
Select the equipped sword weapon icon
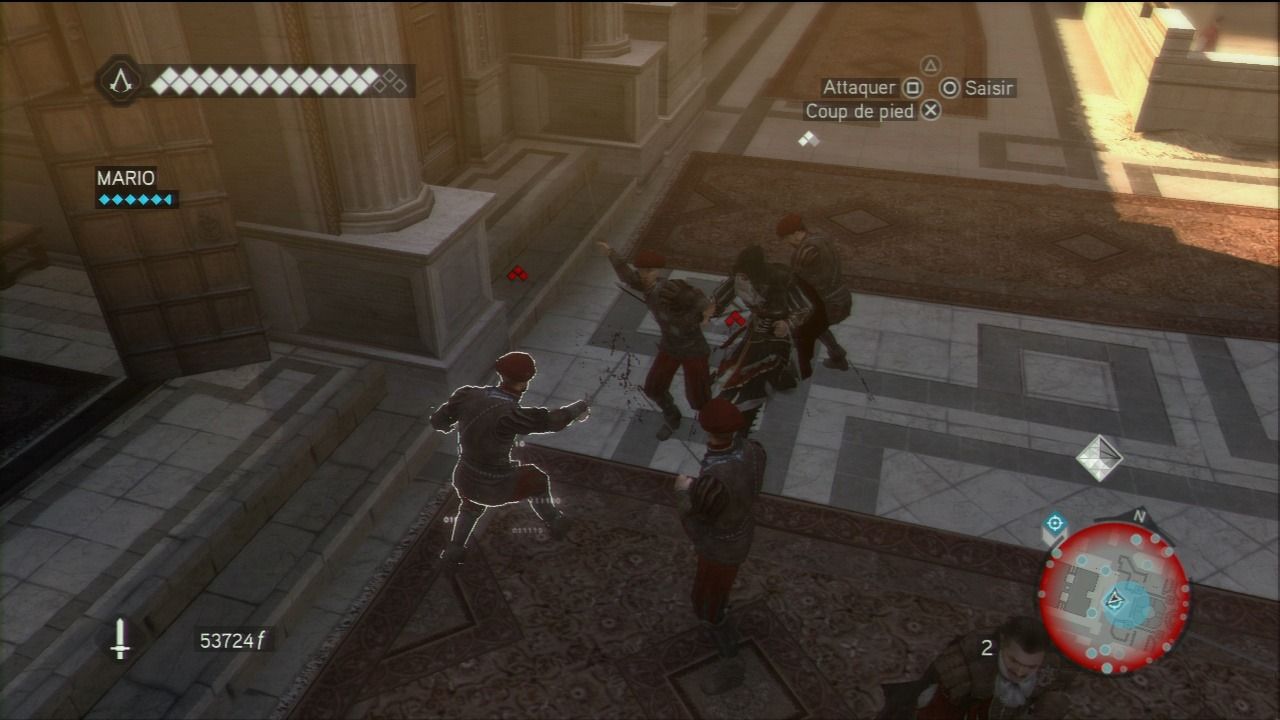[120, 638]
